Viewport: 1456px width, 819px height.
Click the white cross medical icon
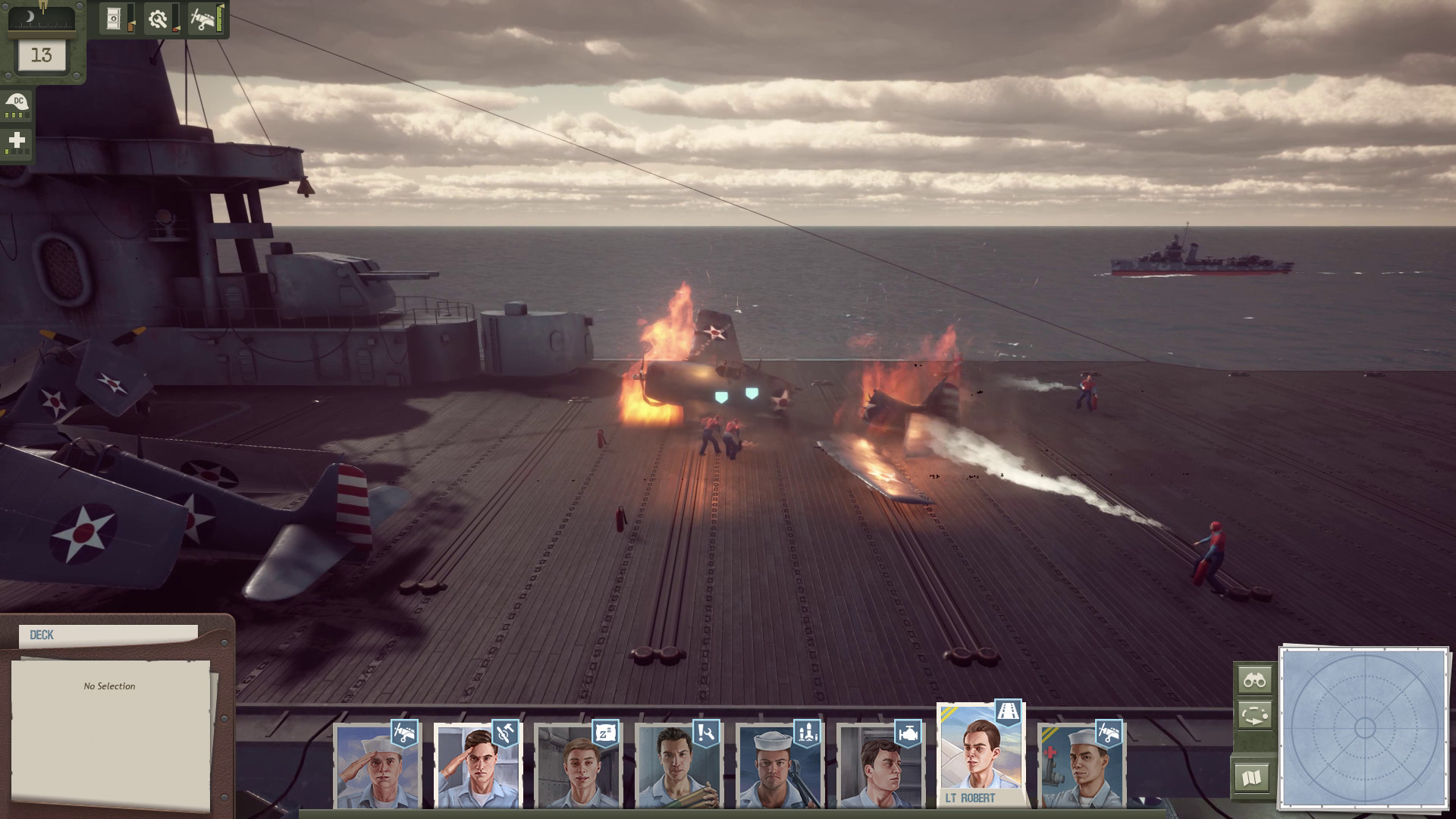pyautogui.click(x=17, y=142)
